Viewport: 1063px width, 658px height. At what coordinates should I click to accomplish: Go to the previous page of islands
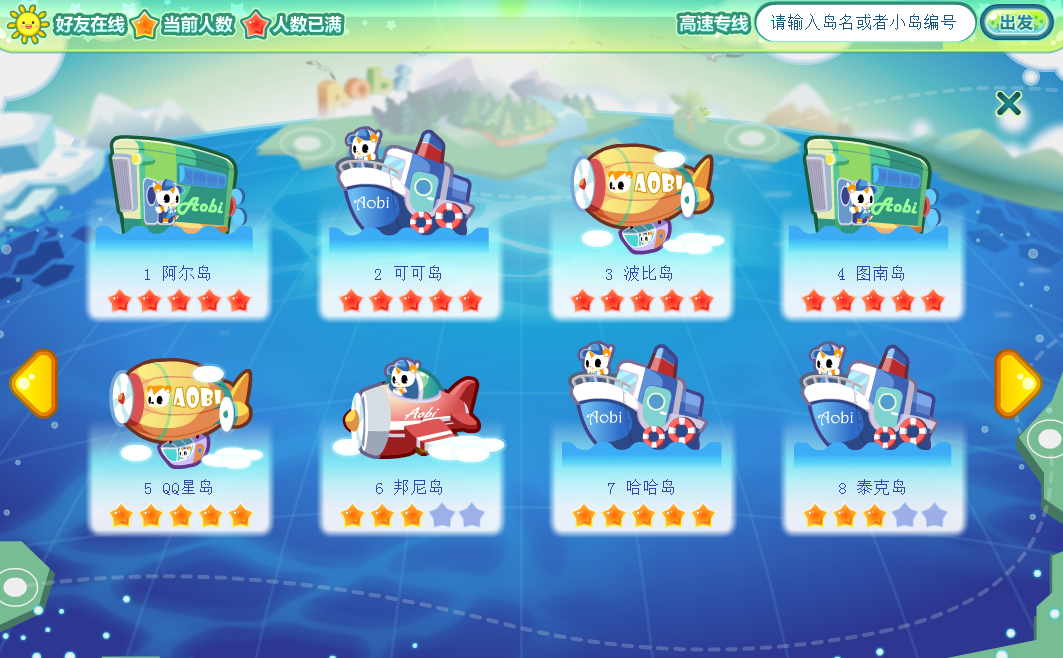coord(32,384)
